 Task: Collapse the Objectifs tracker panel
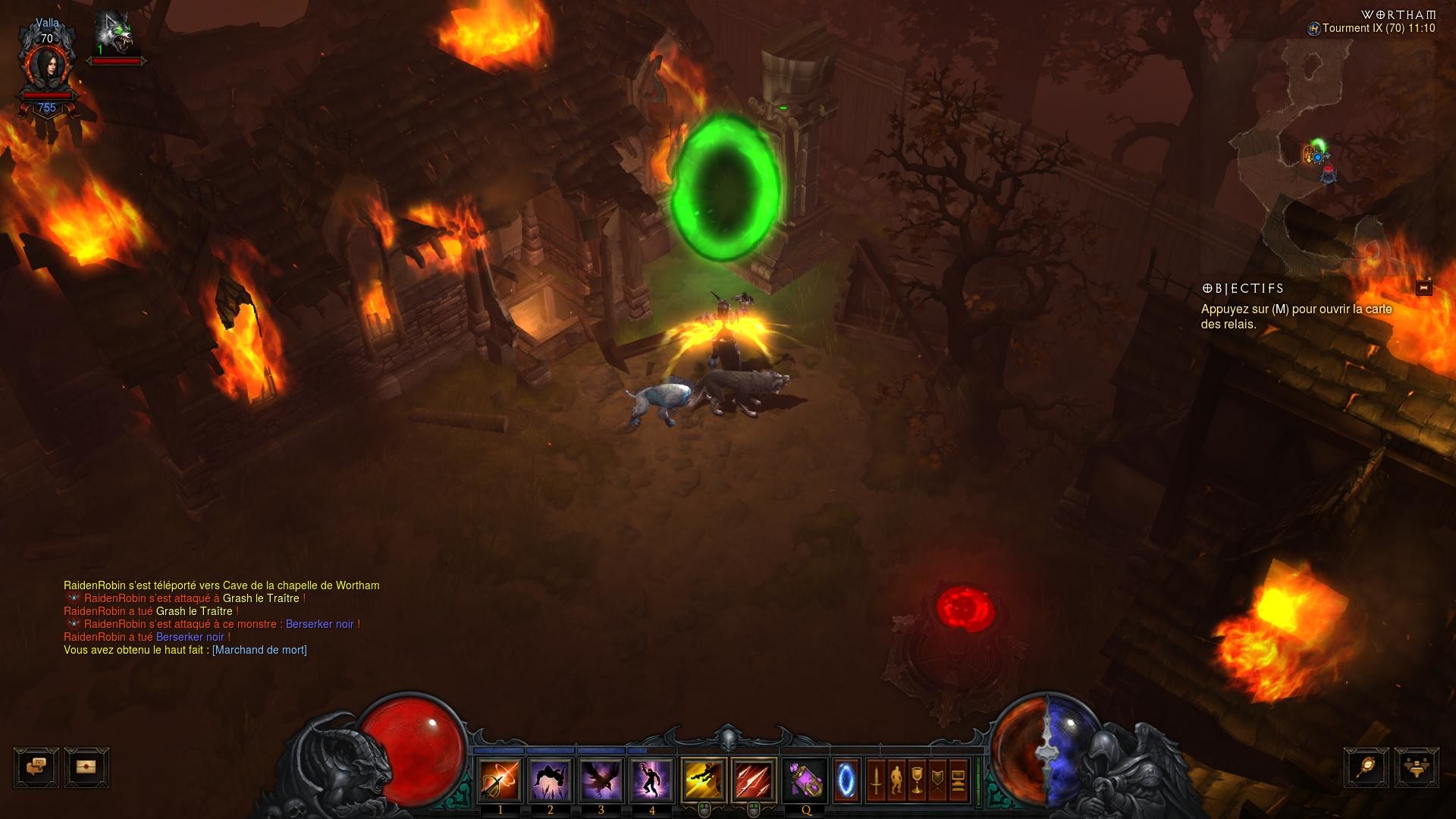point(1423,288)
